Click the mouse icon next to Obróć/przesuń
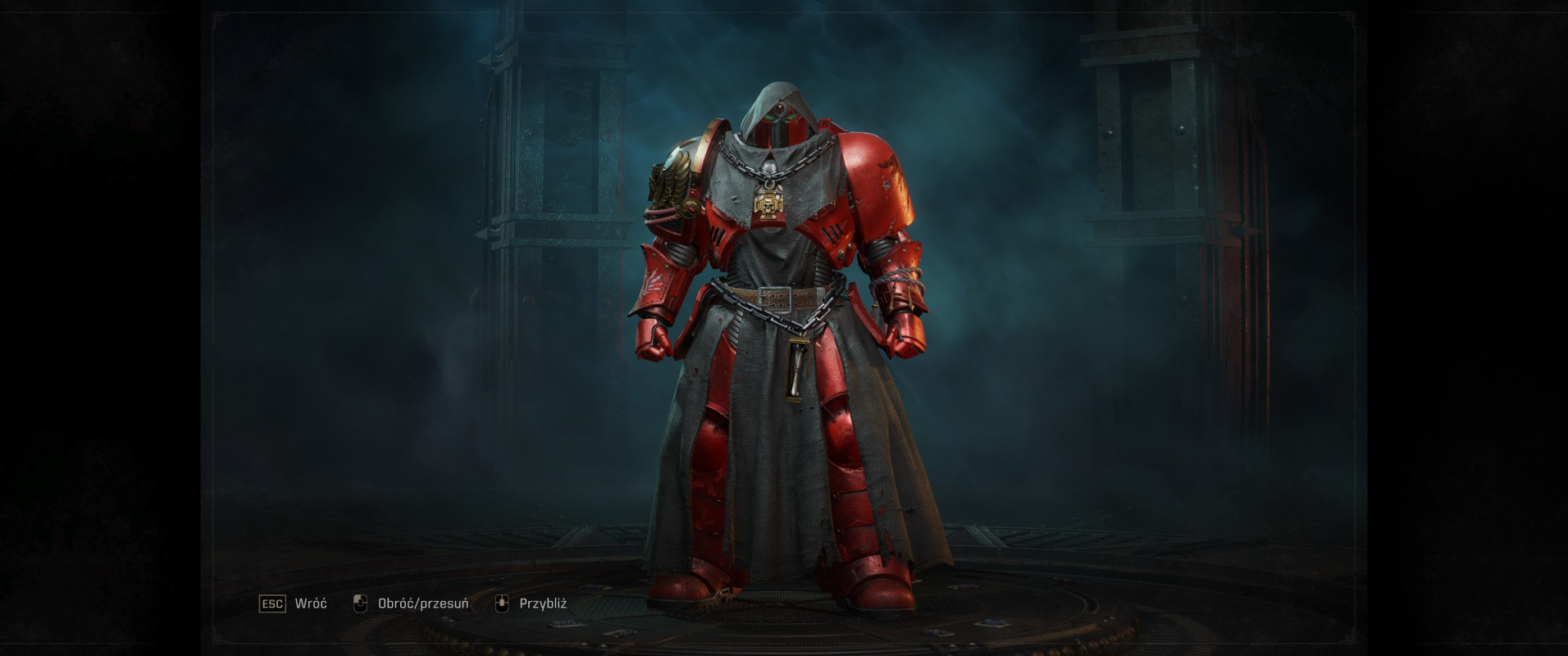This screenshot has height=656, width=1568. click(359, 604)
